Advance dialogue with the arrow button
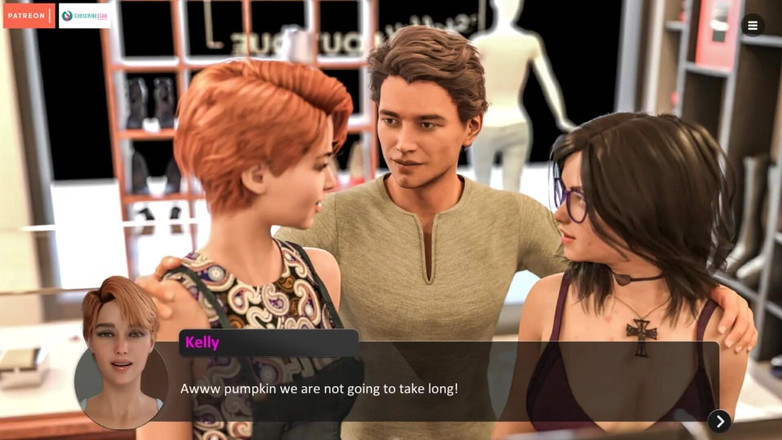Viewport: 782px width, 440px height. tap(719, 421)
